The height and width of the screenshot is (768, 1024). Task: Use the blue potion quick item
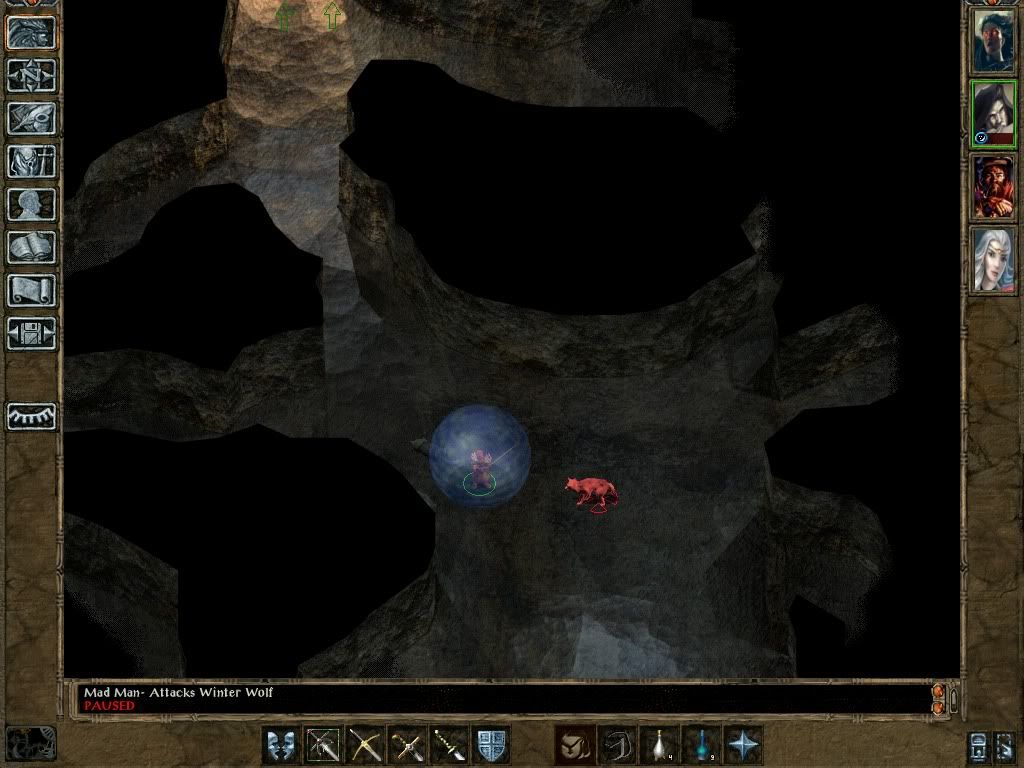point(702,745)
